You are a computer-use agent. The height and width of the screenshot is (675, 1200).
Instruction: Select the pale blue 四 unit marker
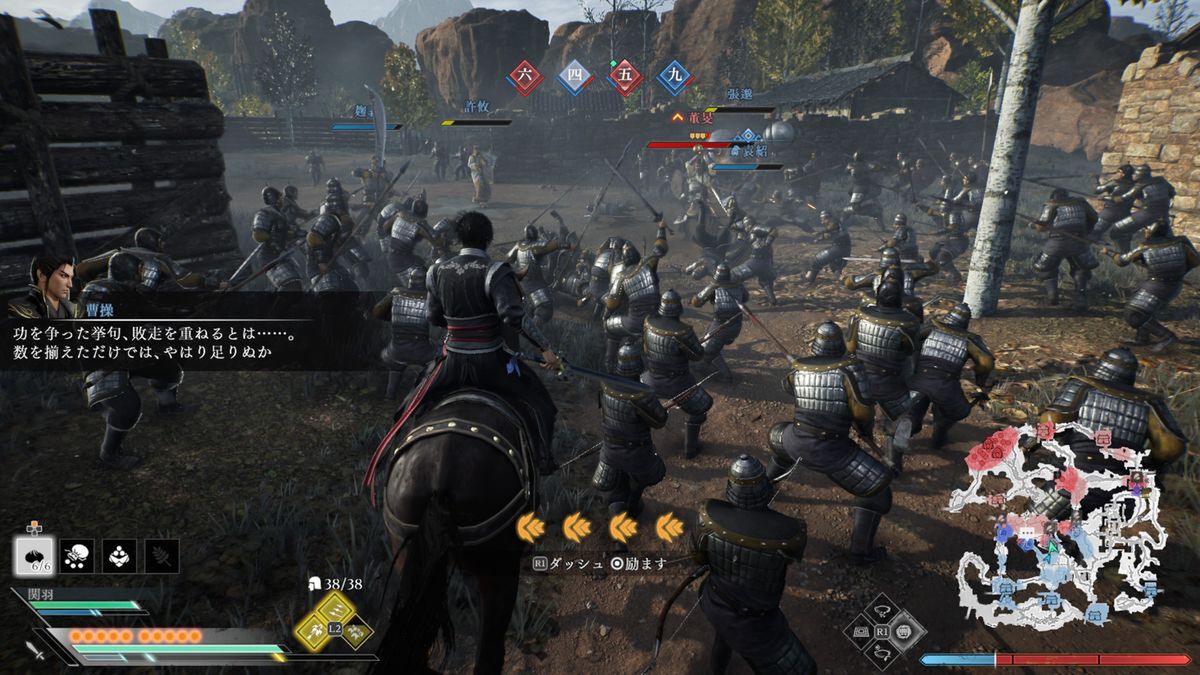(574, 77)
